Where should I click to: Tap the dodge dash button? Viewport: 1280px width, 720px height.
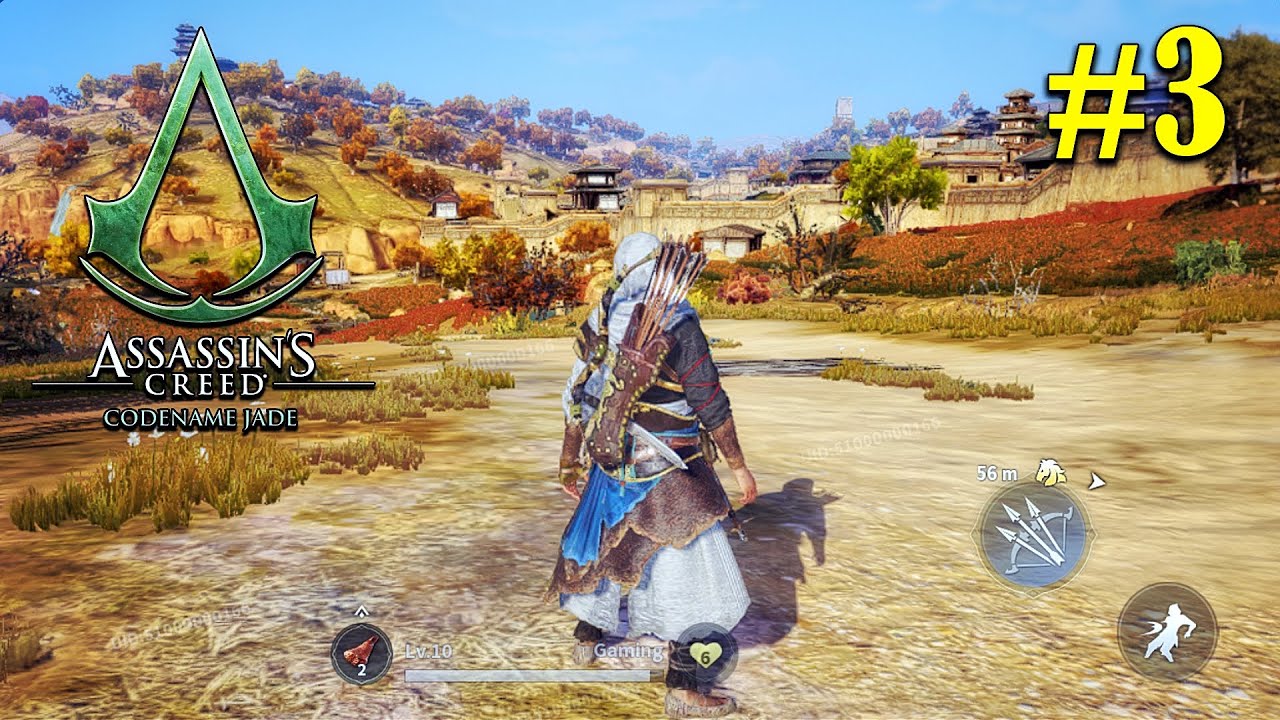point(1166,633)
